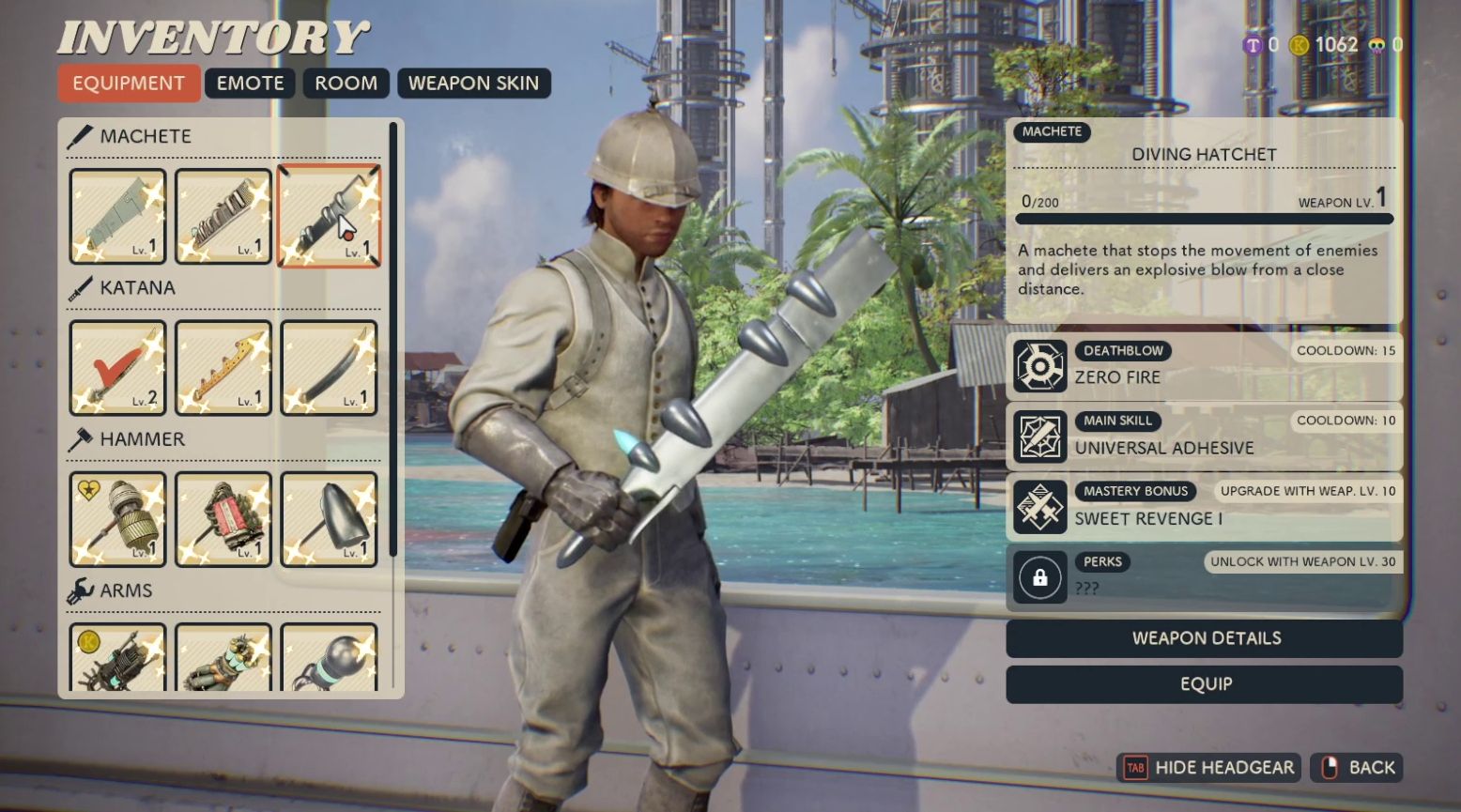The height and width of the screenshot is (812, 1461).
Task: Pick the golden spiked katana slot
Action: coord(223,368)
